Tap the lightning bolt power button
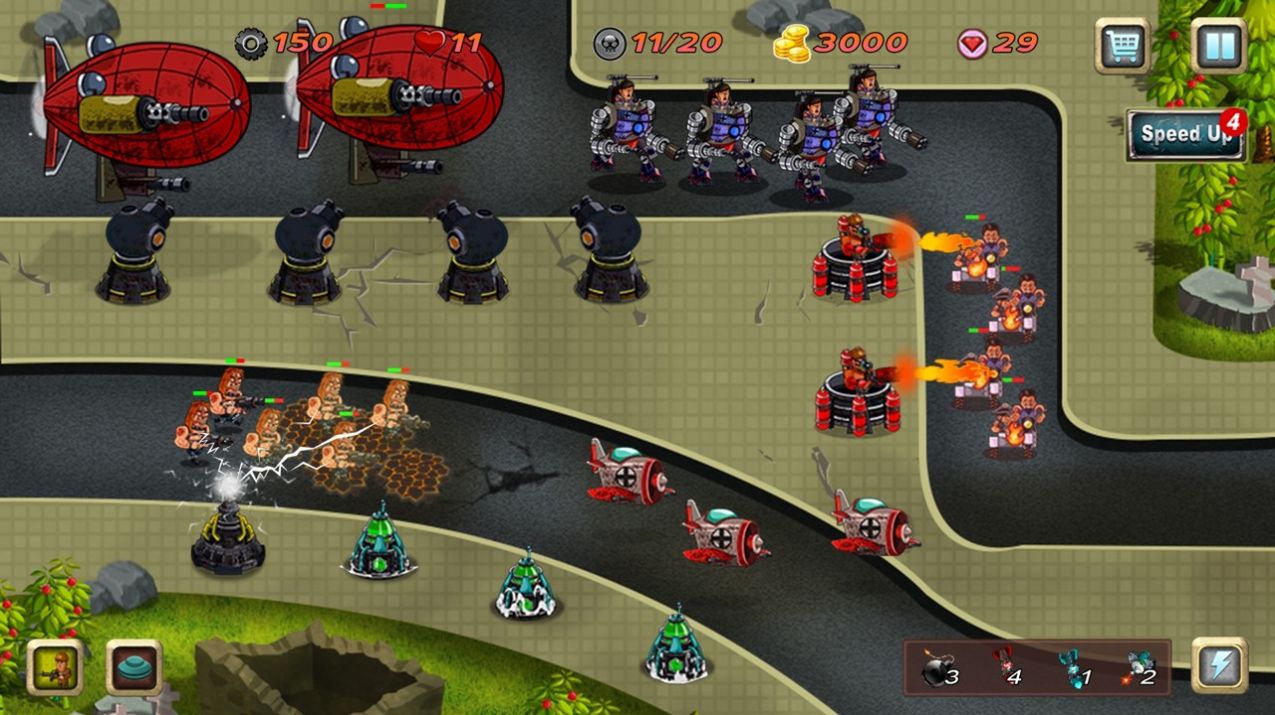This screenshot has width=1275, height=715. (1219, 666)
